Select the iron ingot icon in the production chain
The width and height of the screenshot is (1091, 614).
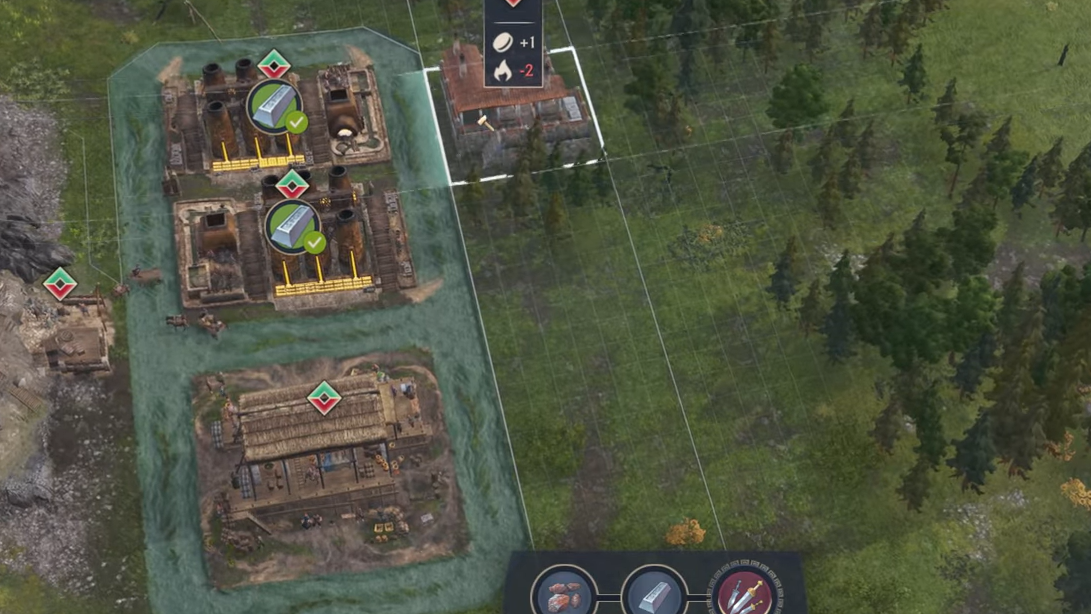tap(653, 593)
